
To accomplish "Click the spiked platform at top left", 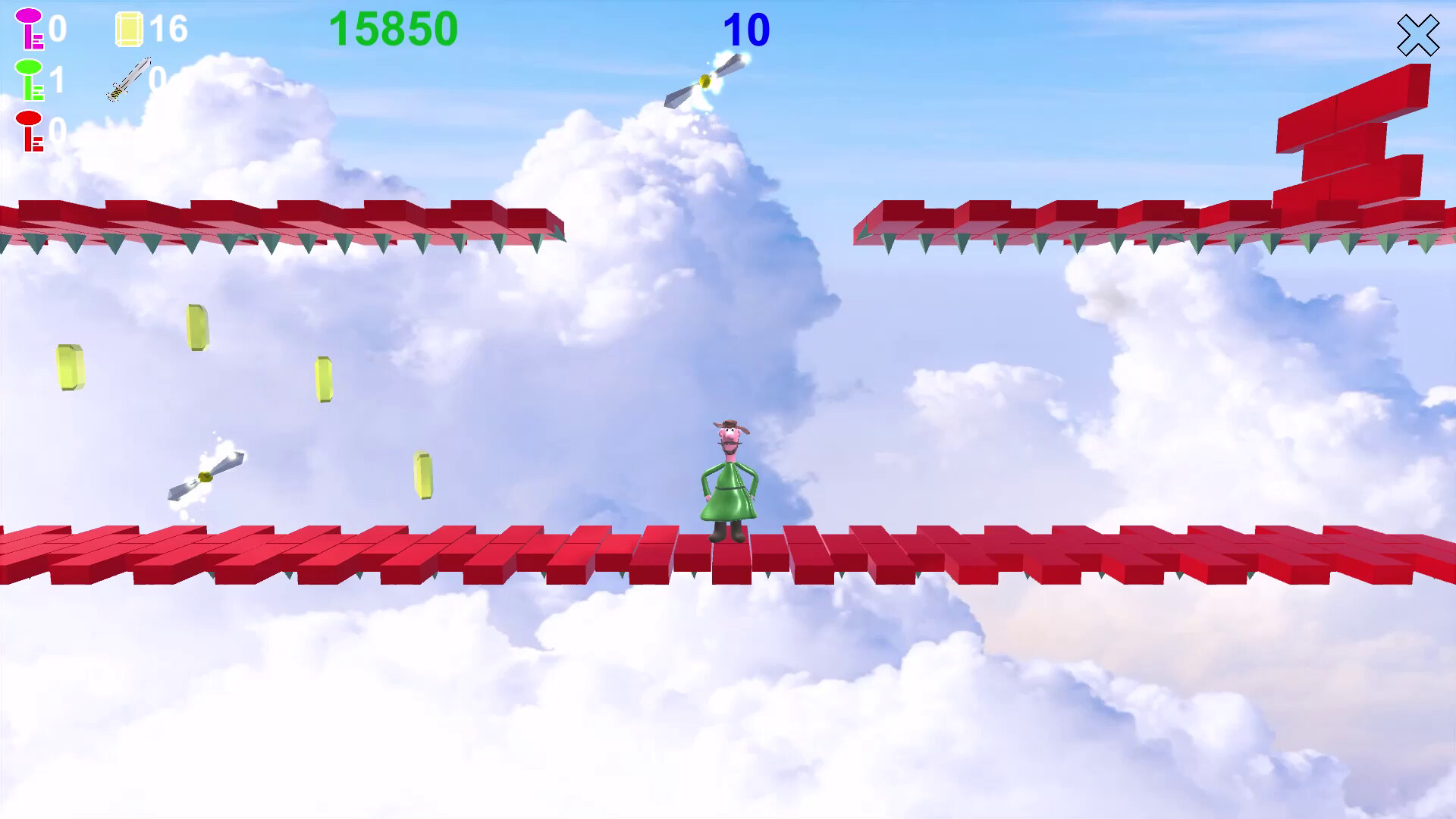I will click(281, 224).
